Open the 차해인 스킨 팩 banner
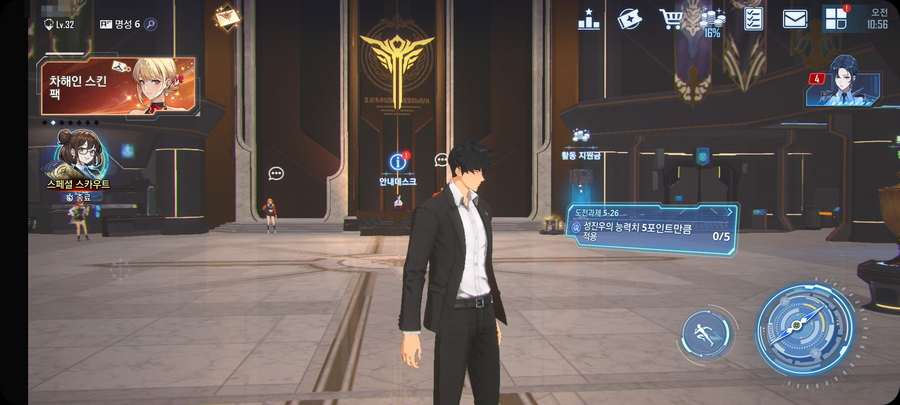900x405 pixels. (117, 86)
